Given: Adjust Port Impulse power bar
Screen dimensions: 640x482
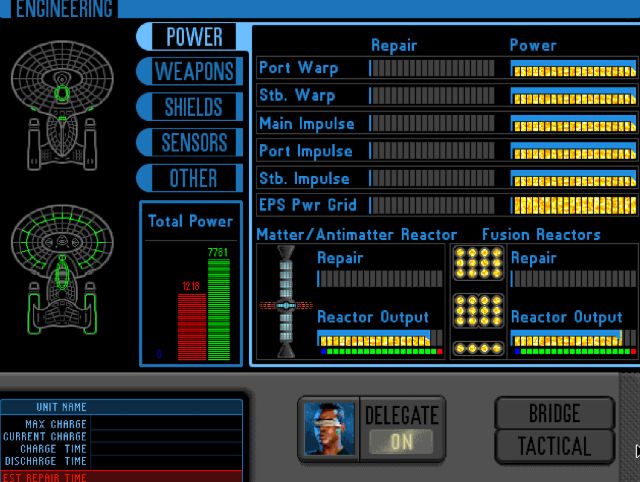Looking at the screenshot, I should (573, 151).
